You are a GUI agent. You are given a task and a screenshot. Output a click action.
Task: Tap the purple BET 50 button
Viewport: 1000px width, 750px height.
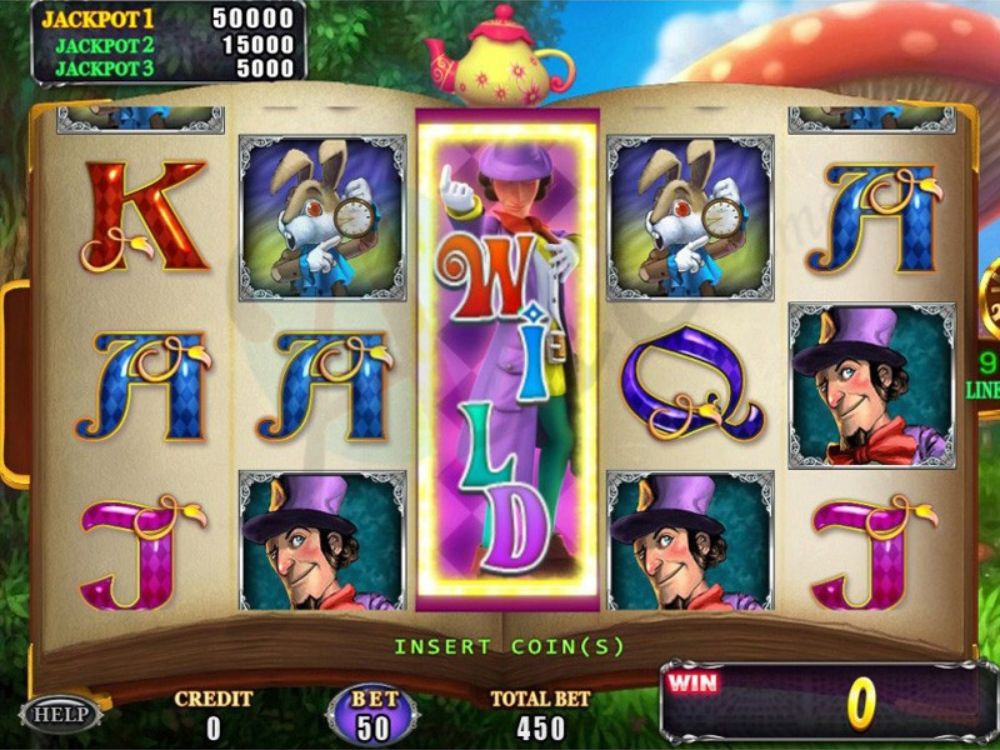[x=373, y=714]
